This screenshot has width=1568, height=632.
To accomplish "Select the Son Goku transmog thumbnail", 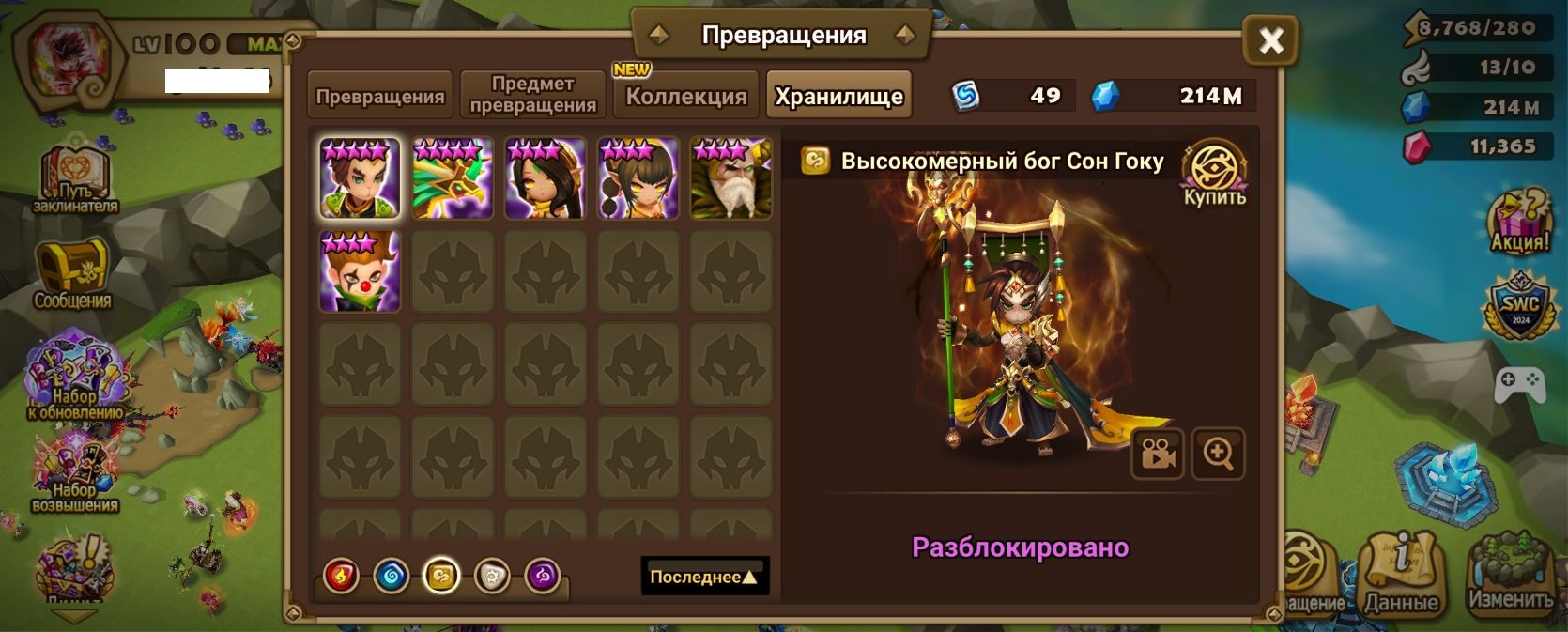I will click(360, 178).
